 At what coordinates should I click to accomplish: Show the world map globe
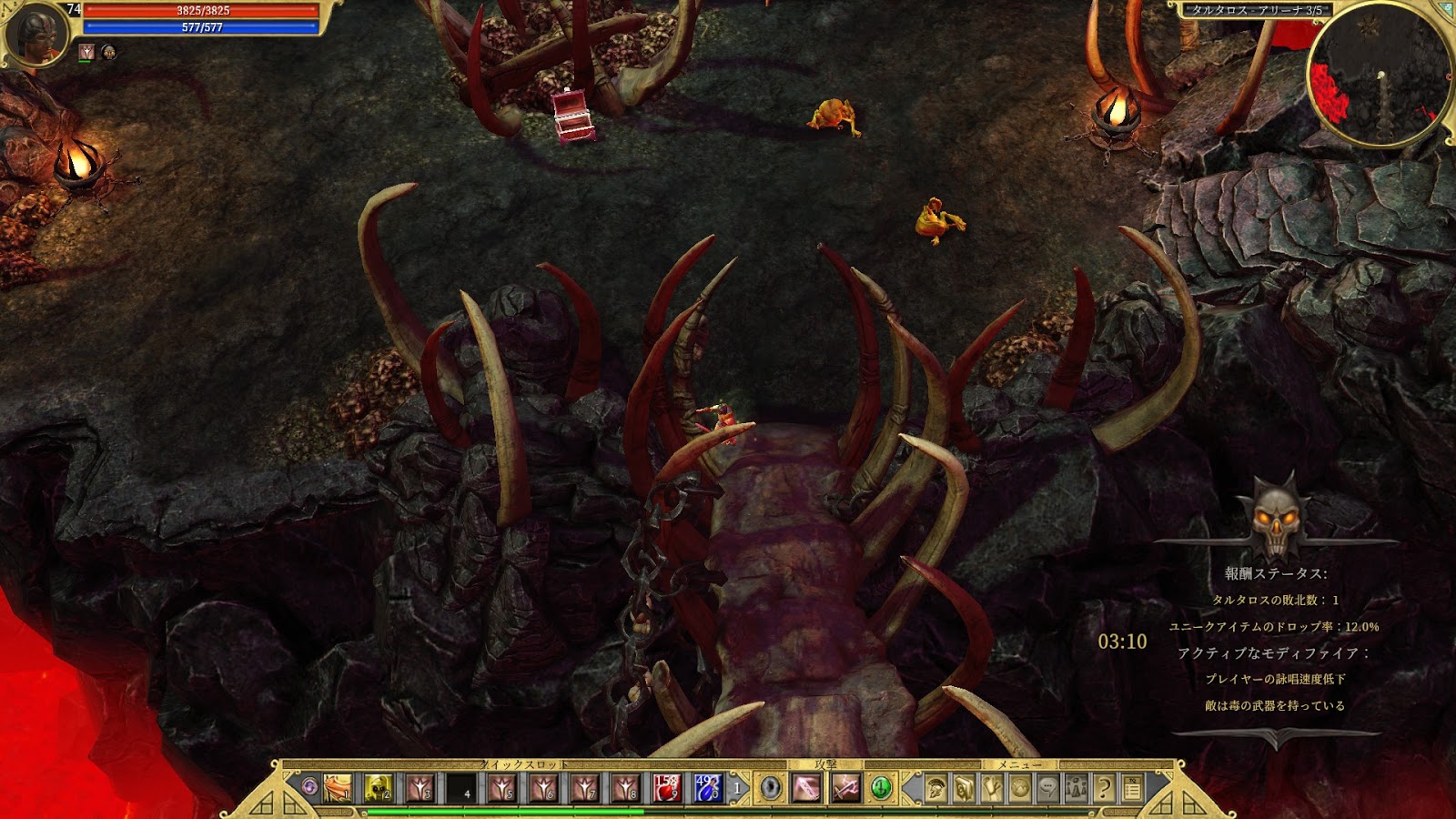click(1020, 788)
